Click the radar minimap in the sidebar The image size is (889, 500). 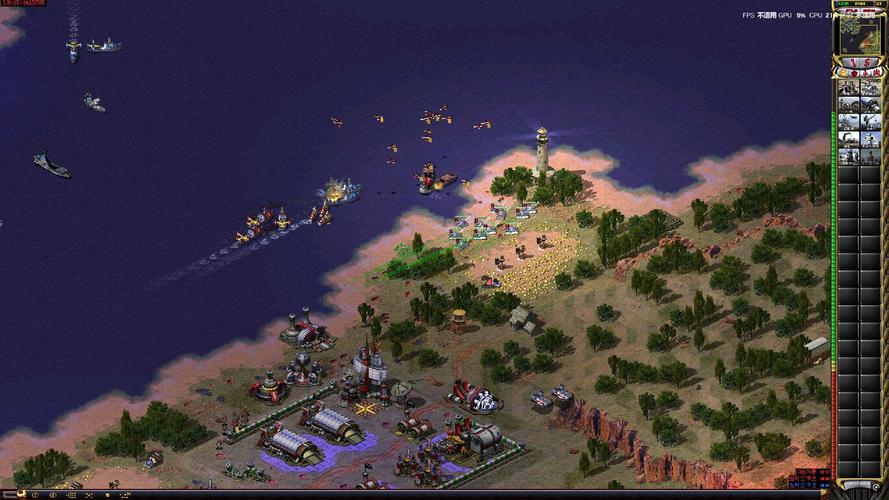point(859,36)
